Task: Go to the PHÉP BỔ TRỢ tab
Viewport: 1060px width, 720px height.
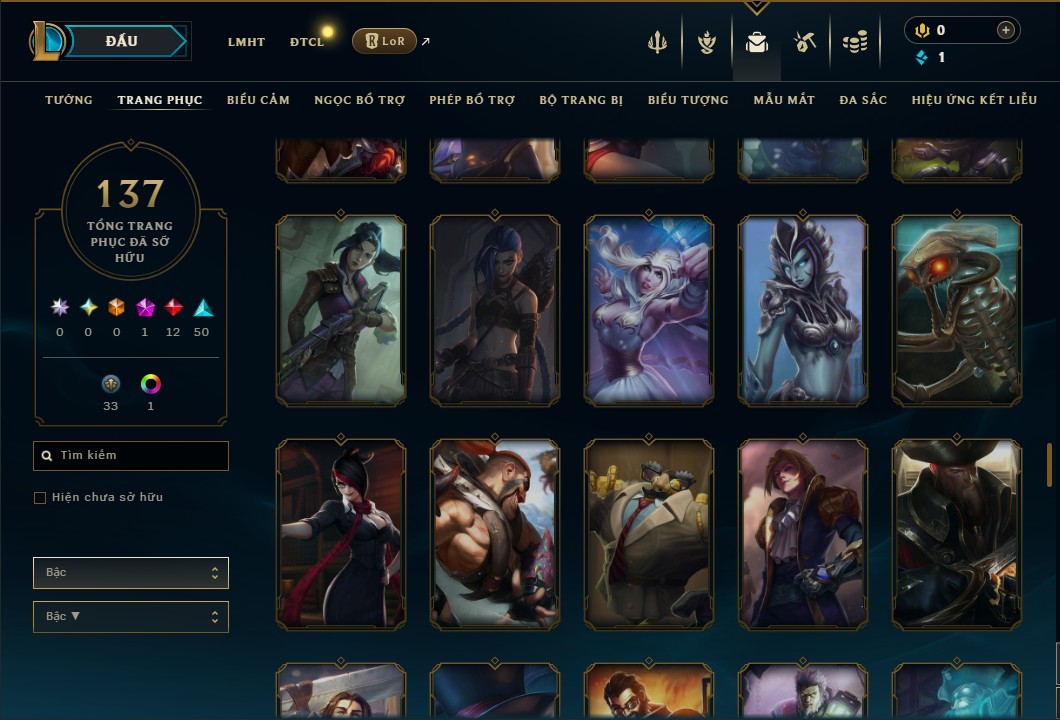Action: pyautogui.click(x=472, y=100)
